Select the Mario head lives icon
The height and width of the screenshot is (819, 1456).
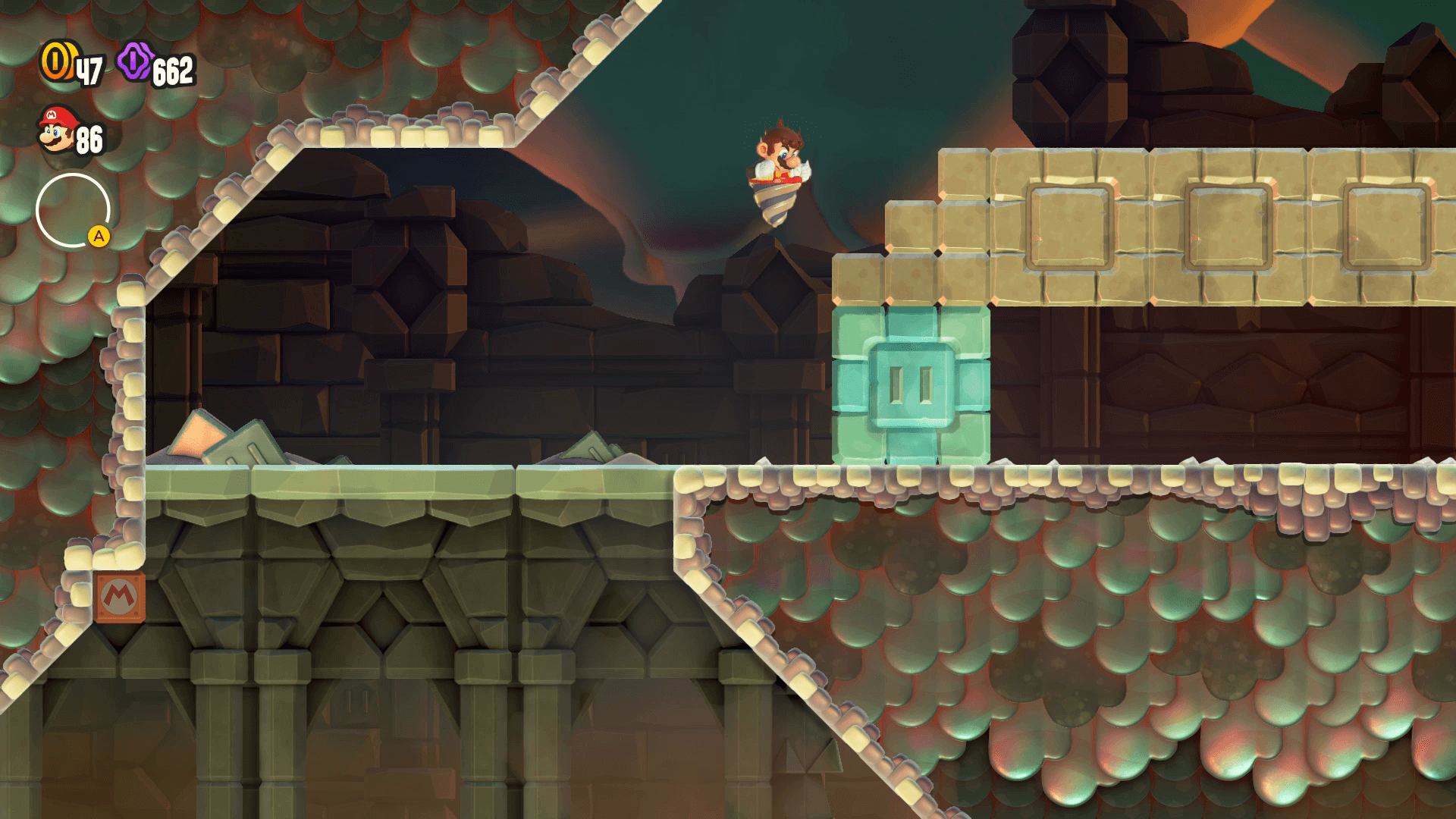click(x=58, y=130)
